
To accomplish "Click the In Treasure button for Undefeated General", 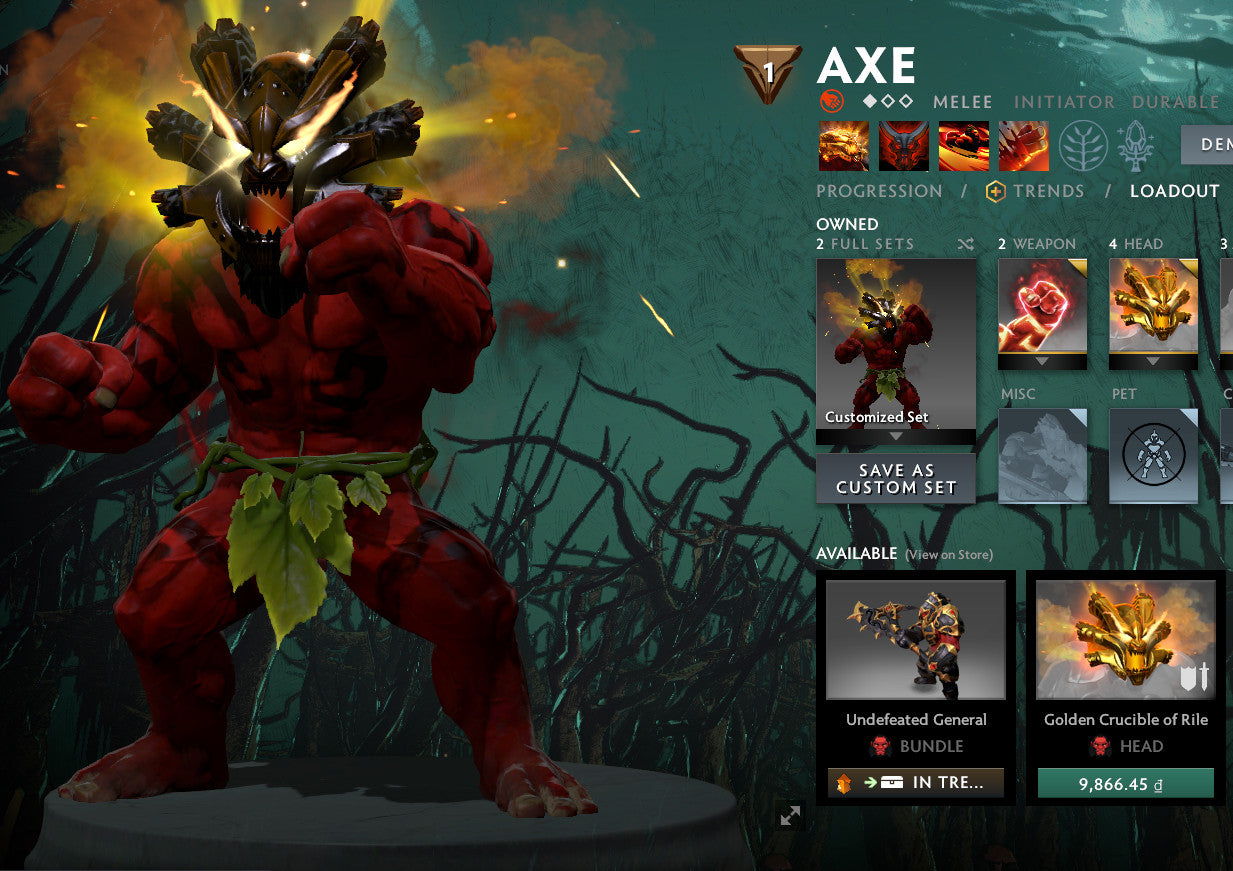I will coord(916,783).
